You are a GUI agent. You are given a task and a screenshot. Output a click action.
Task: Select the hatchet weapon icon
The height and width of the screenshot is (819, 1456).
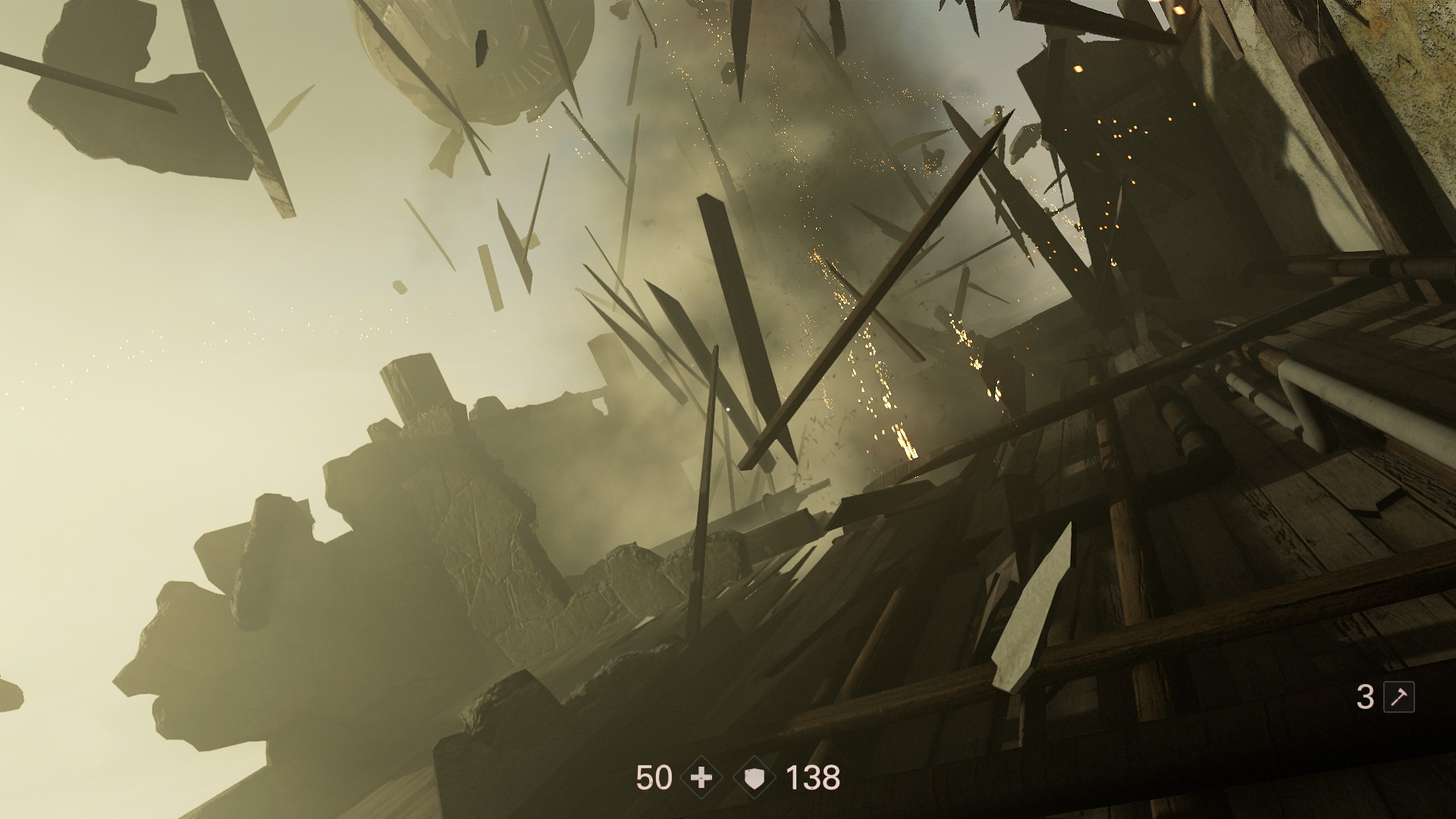coord(1398,697)
